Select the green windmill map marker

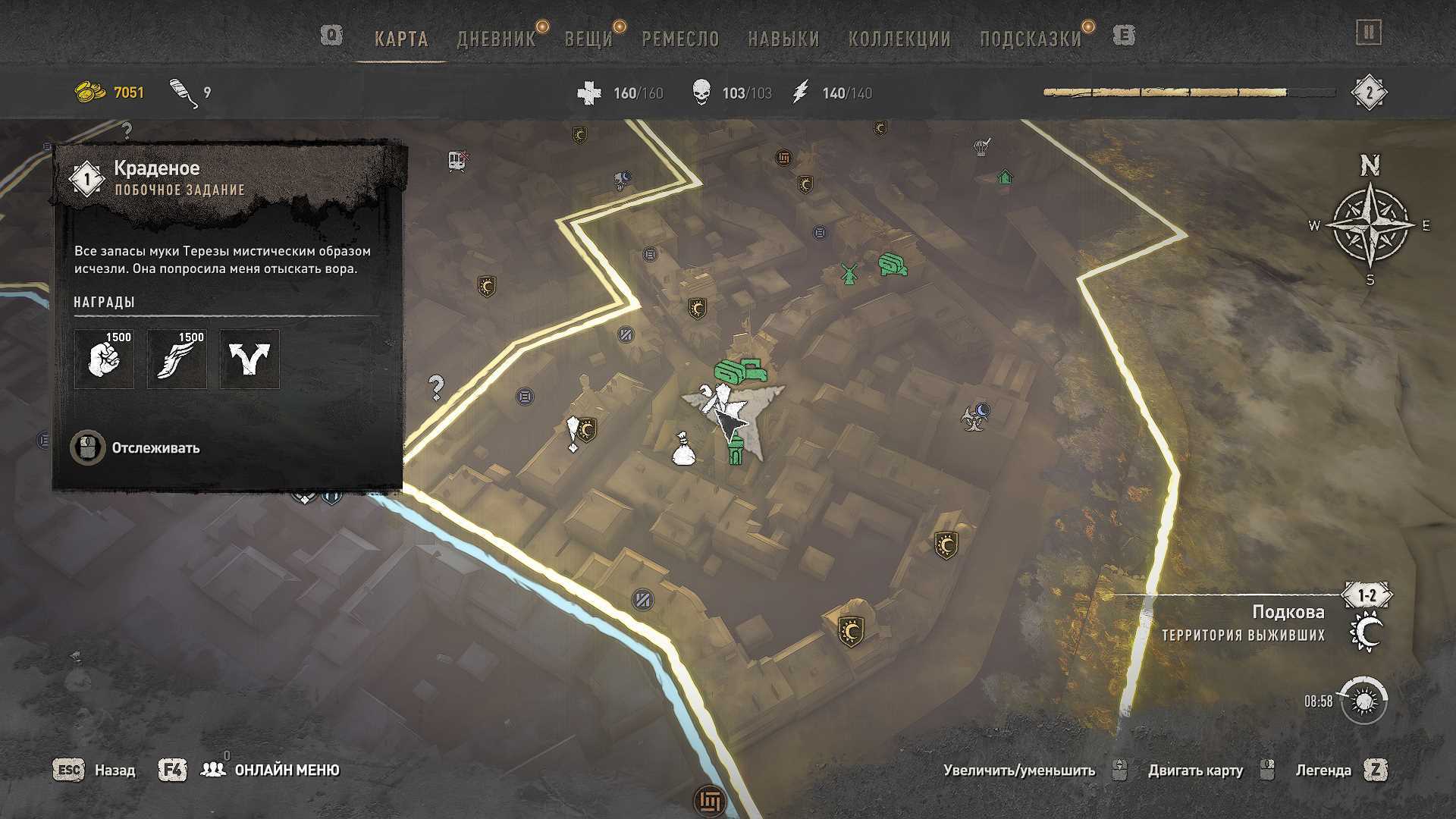click(x=849, y=273)
